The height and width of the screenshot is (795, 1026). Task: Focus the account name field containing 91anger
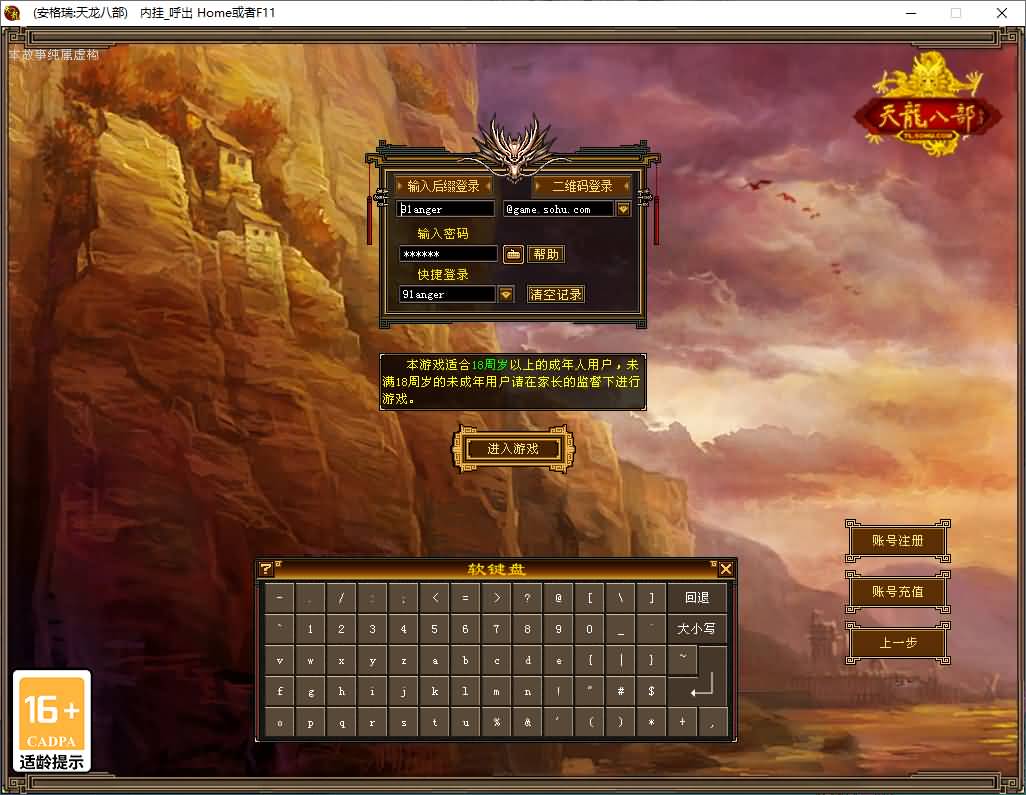pos(446,209)
